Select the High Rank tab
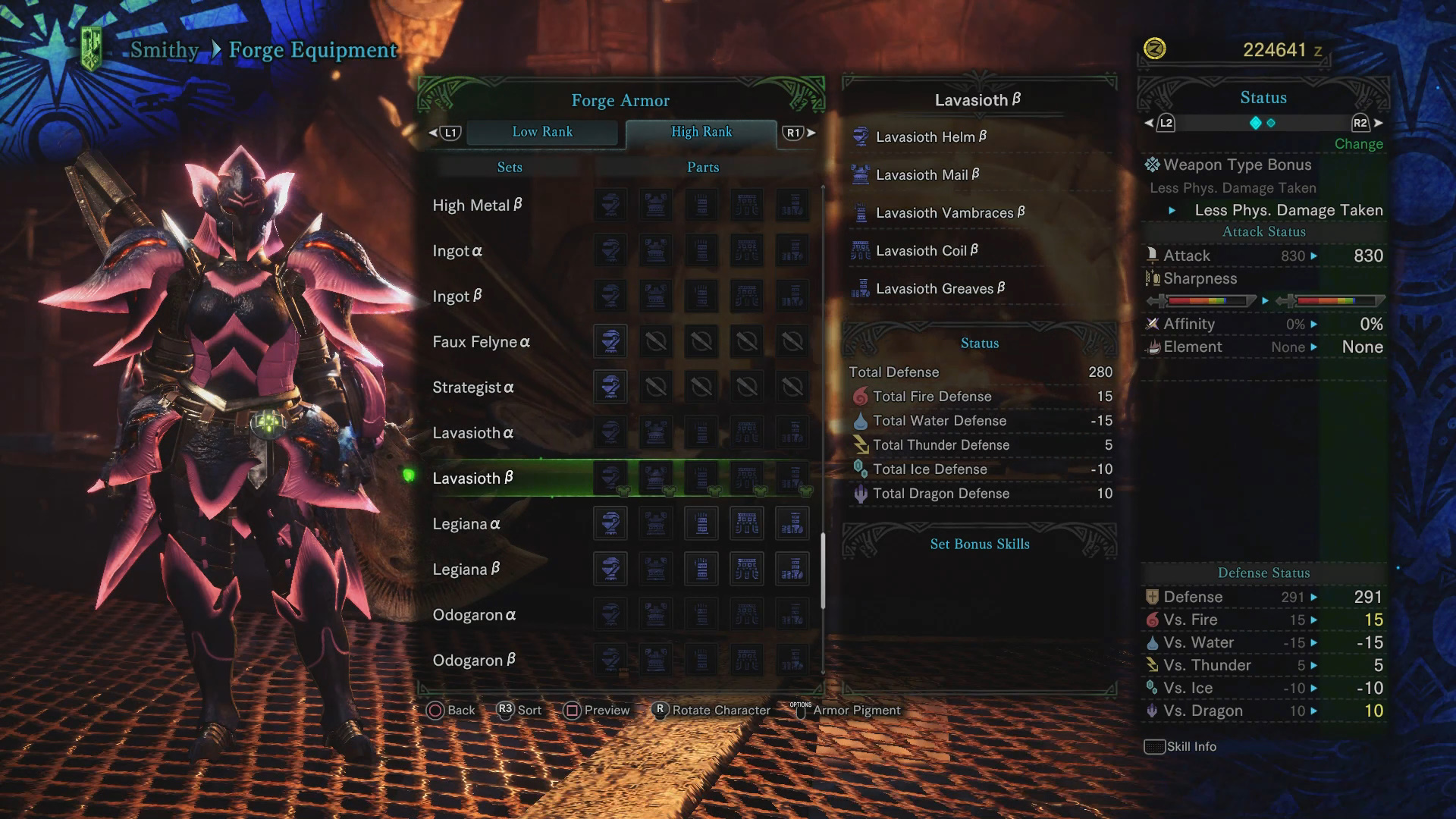The image size is (1456, 819). point(701,132)
